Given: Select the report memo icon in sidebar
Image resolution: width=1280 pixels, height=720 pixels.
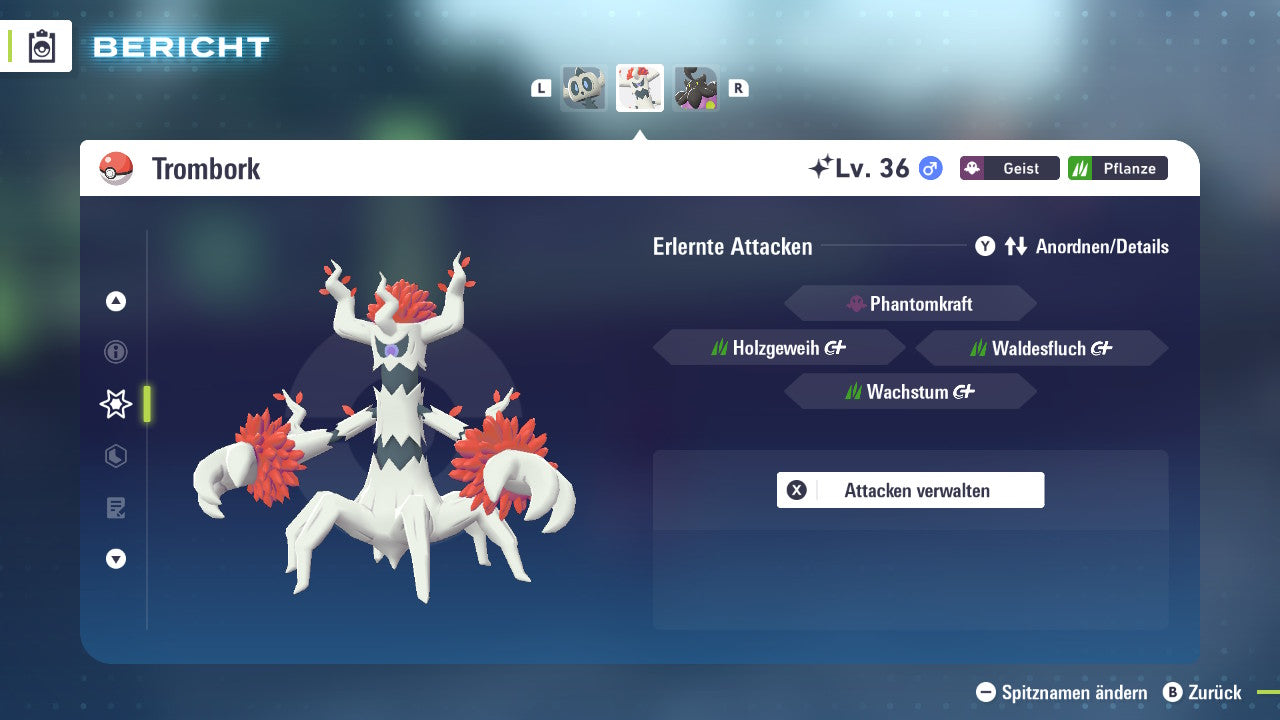Looking at the screenshot, I should click(115, 508).
